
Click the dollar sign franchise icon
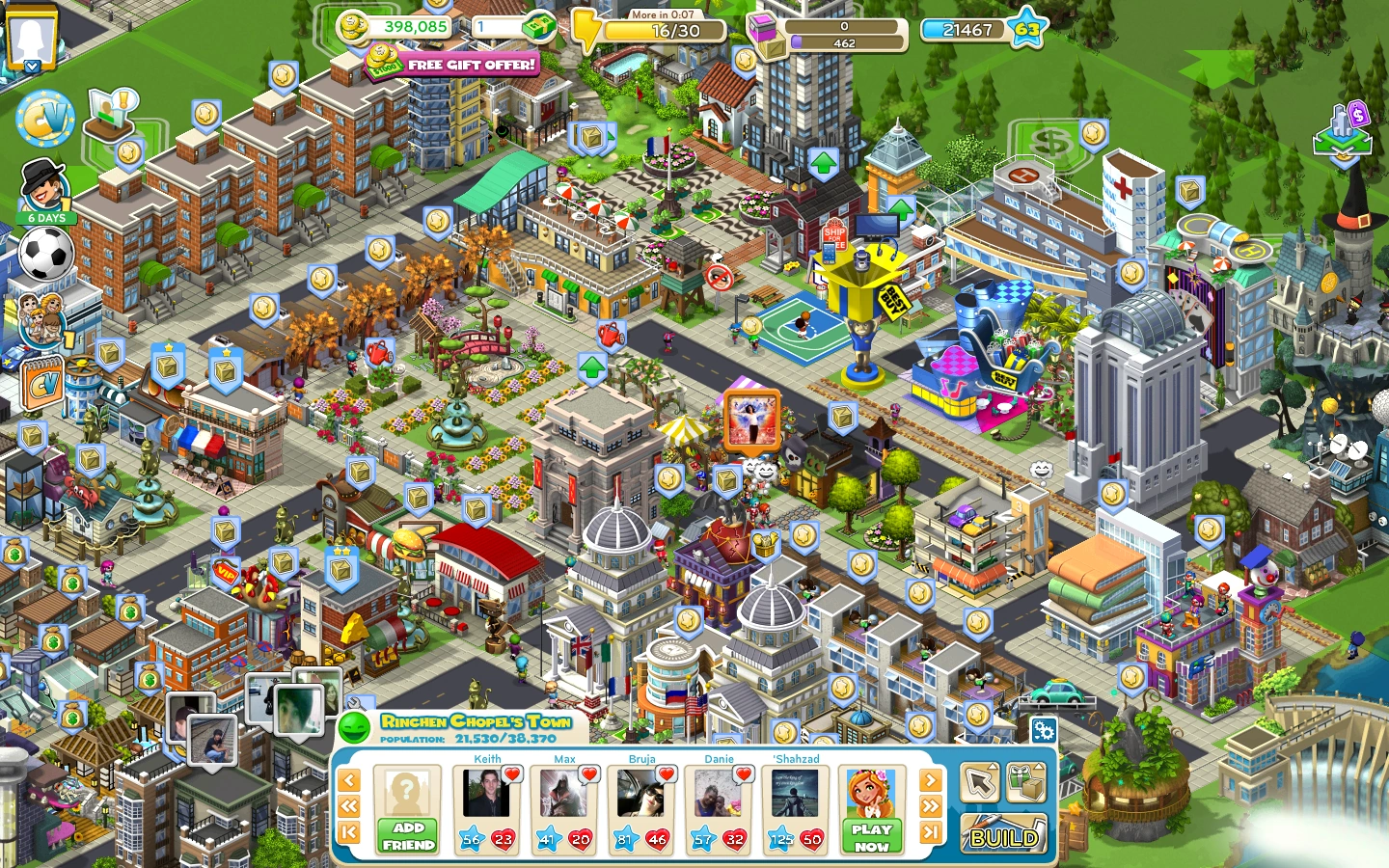pos(1053,141)
